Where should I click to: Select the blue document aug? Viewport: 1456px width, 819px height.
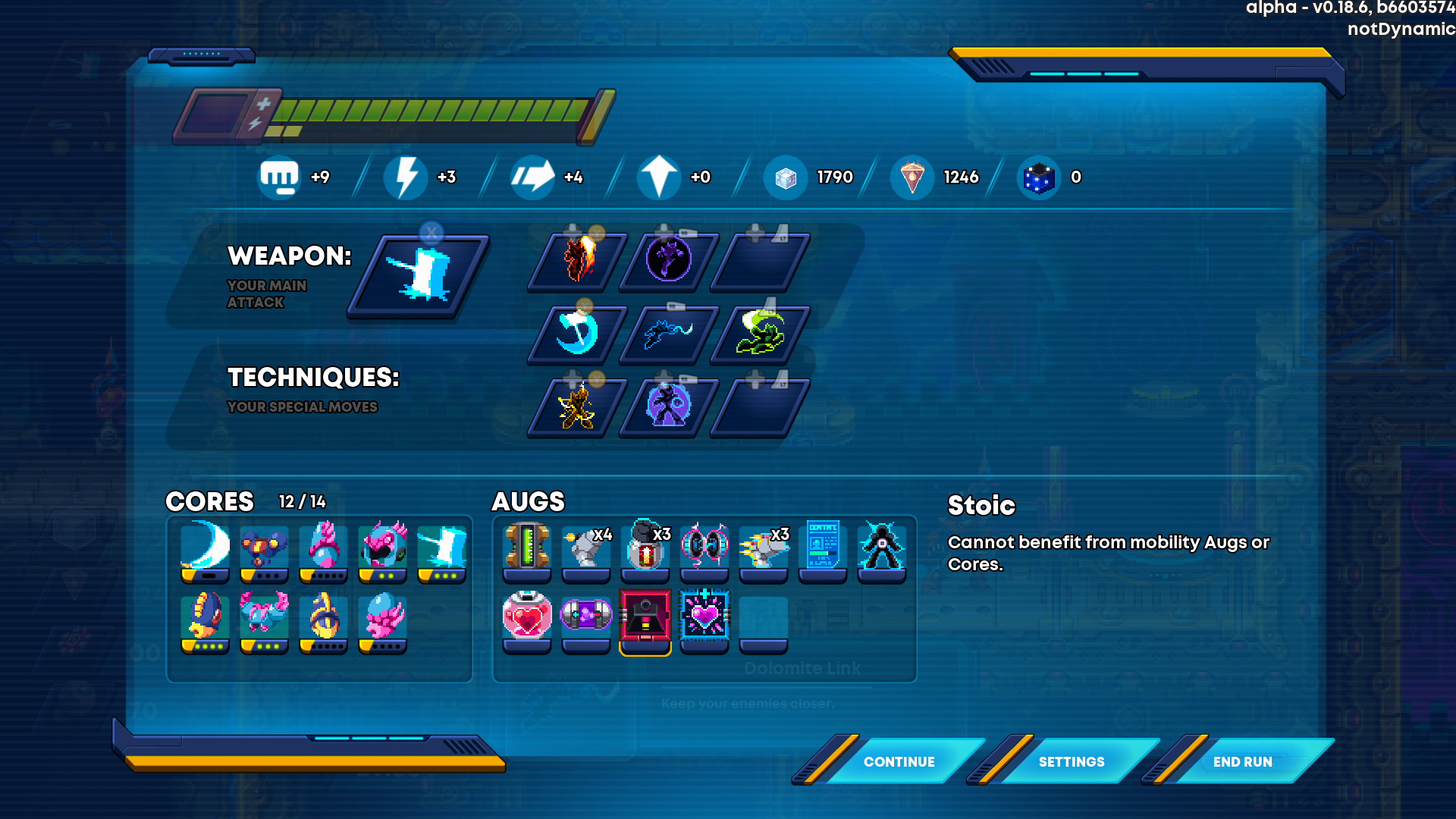[823, 548]
